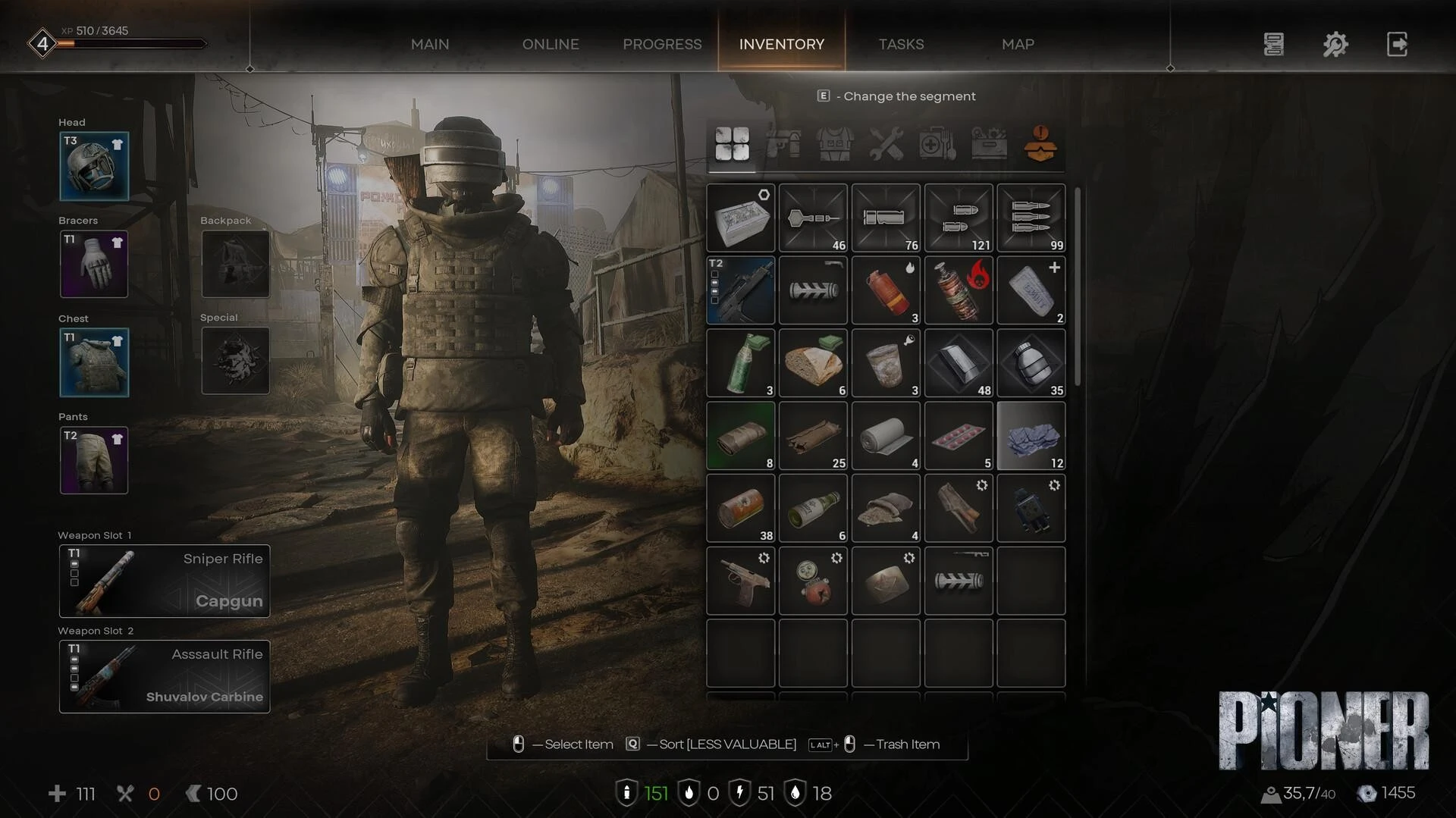The image size is (1456, 818).
Task: Select the T2 pants slot
Action: point(94,460)
